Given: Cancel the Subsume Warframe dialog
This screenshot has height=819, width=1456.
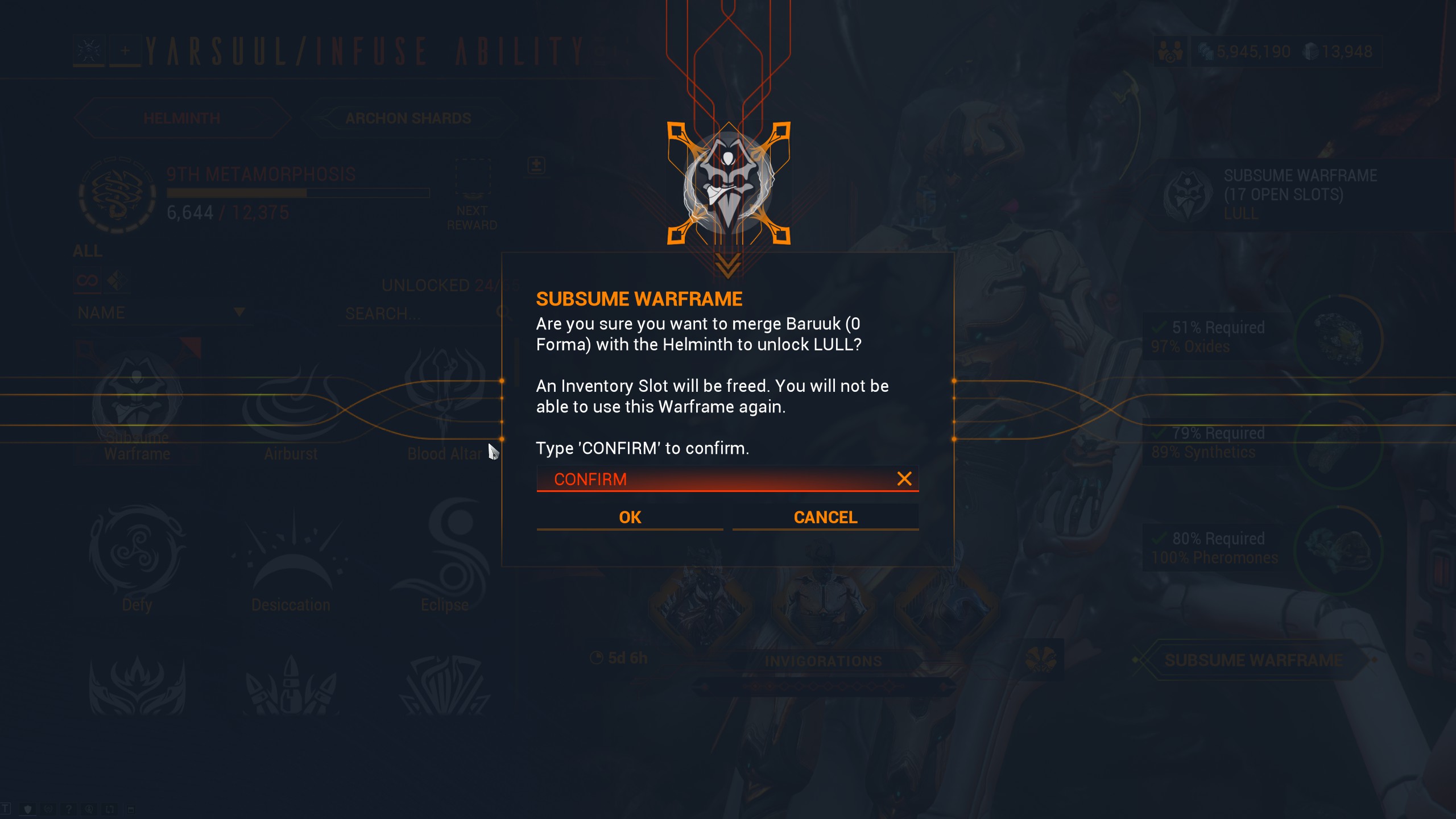Looking at the screenshot, I should coord(825,517).
